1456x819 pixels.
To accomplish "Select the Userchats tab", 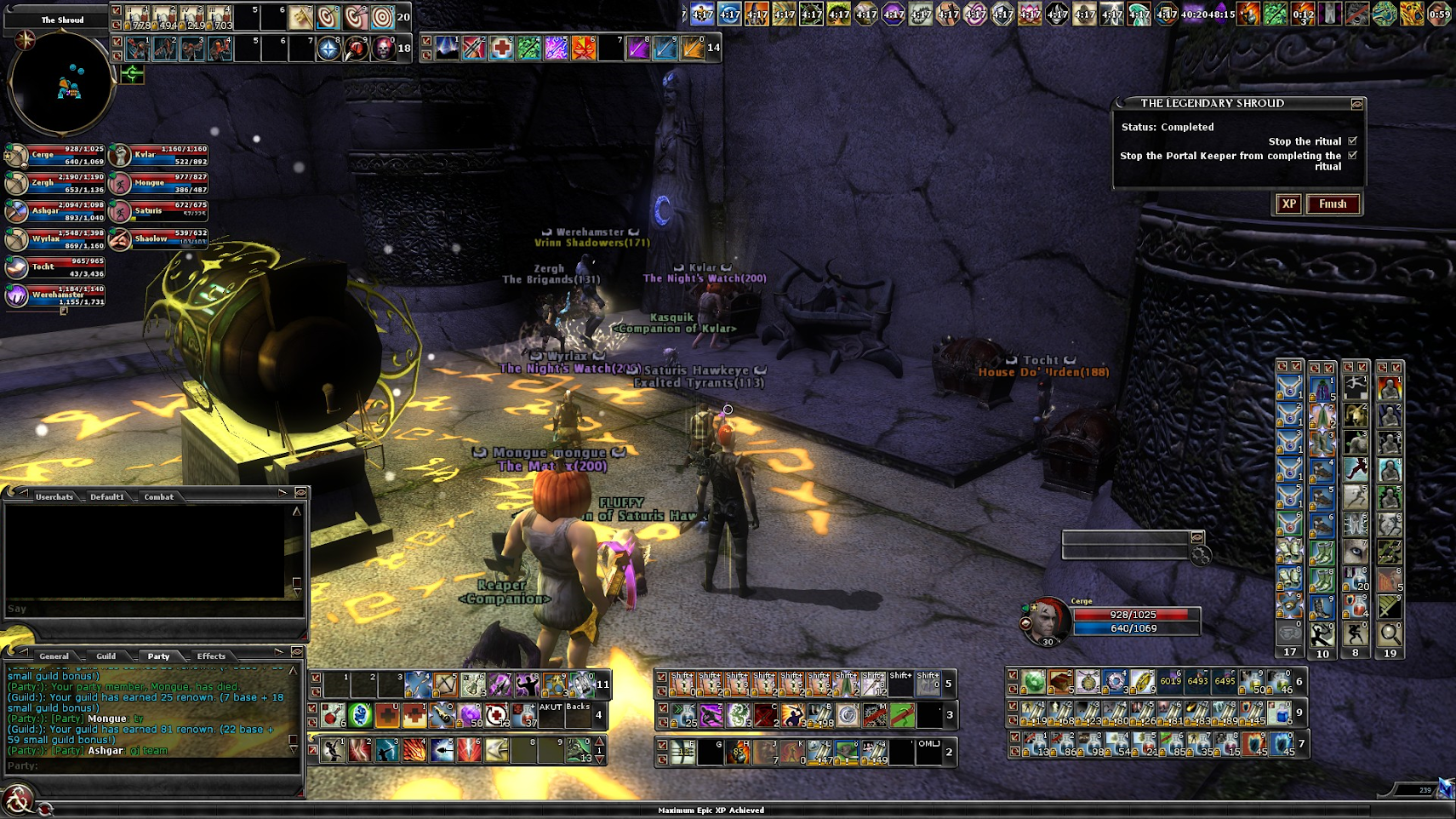I will 54,497.
